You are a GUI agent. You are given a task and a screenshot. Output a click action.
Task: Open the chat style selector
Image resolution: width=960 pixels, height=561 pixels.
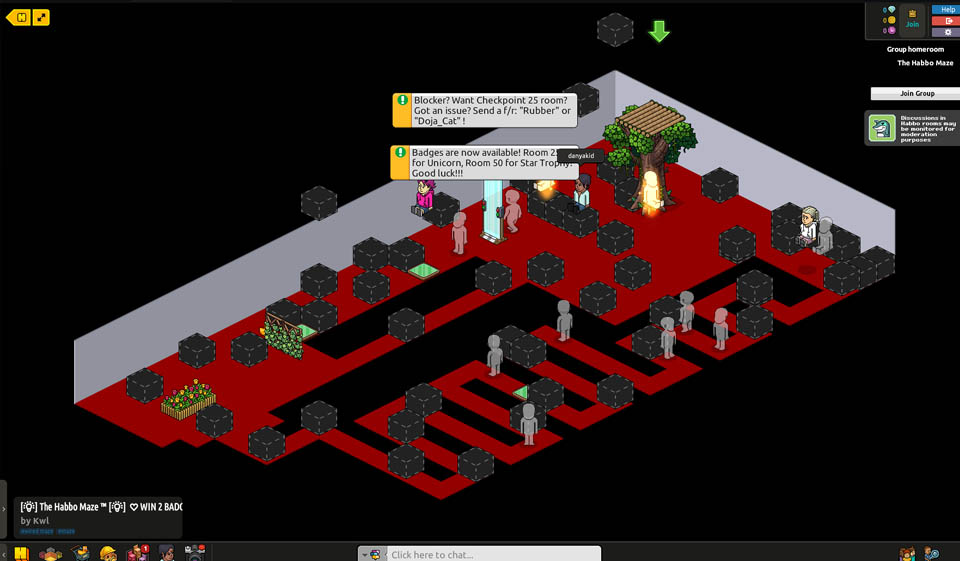coord(374,554)
